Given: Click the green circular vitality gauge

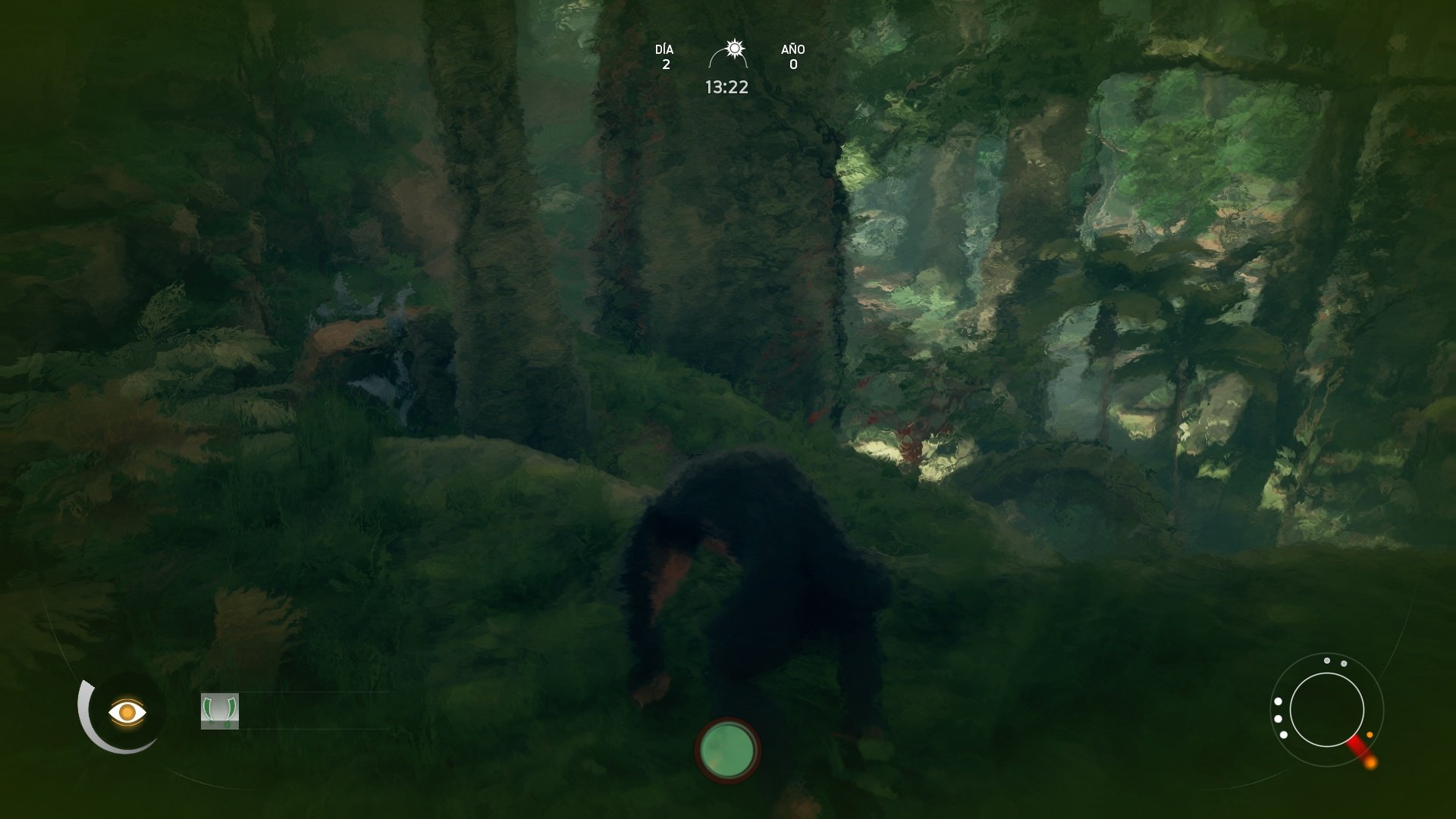Looking at the screenshot, I should click(x=727, y=750).
